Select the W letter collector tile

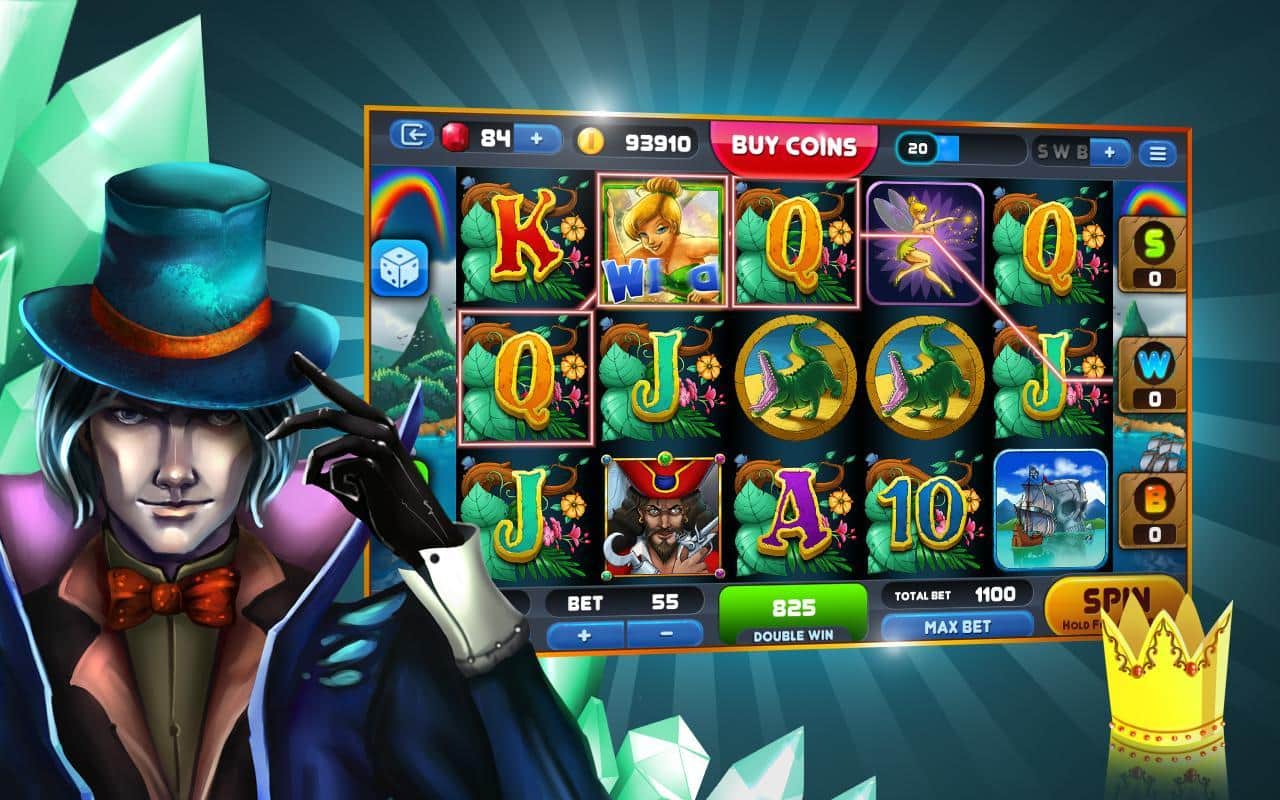[x=1154, y=375]
